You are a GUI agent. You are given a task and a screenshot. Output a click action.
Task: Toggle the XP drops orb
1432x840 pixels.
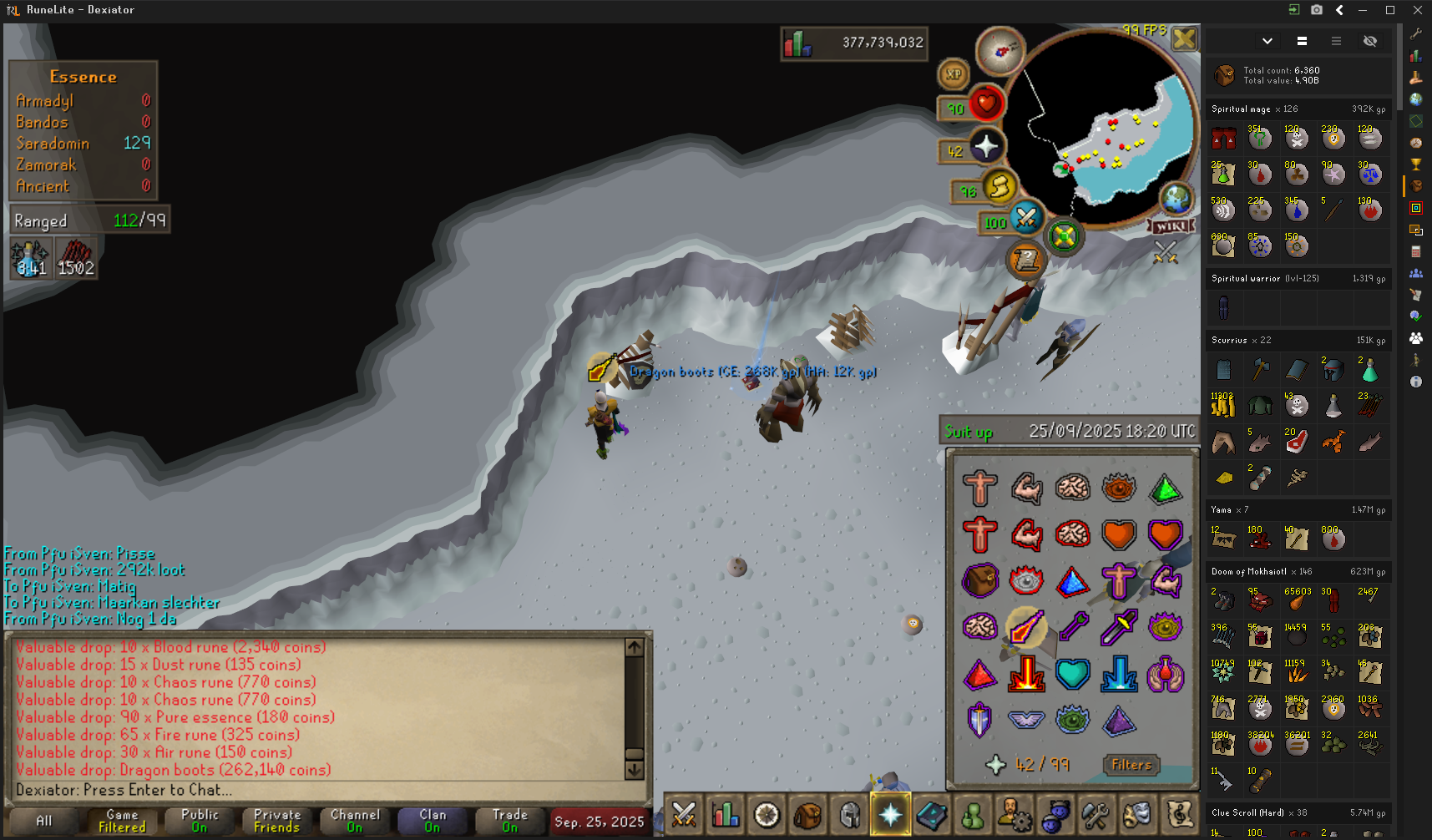[x=954, y=74]
